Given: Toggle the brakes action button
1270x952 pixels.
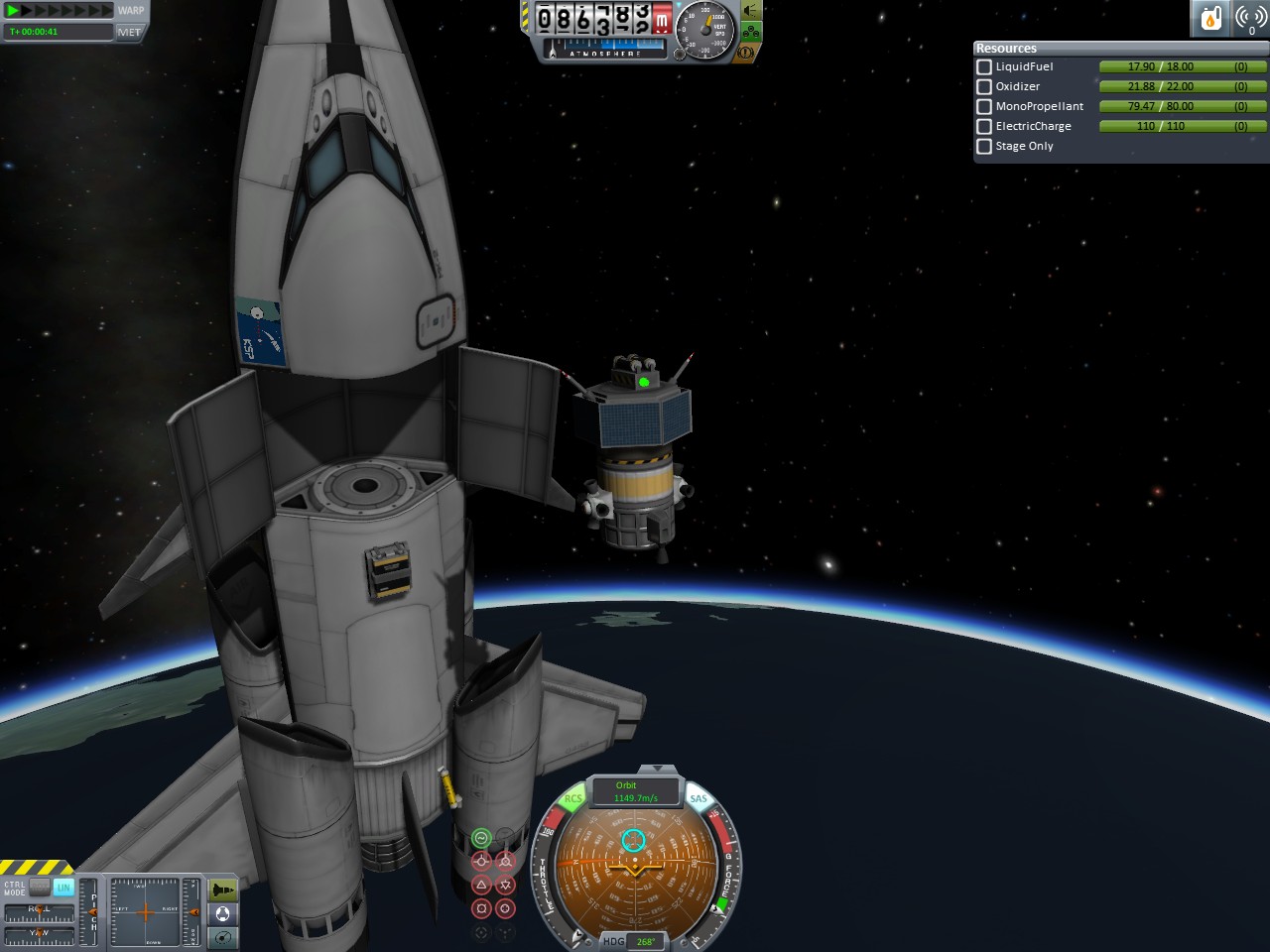Looking at the screenshot, I should 746,52.
